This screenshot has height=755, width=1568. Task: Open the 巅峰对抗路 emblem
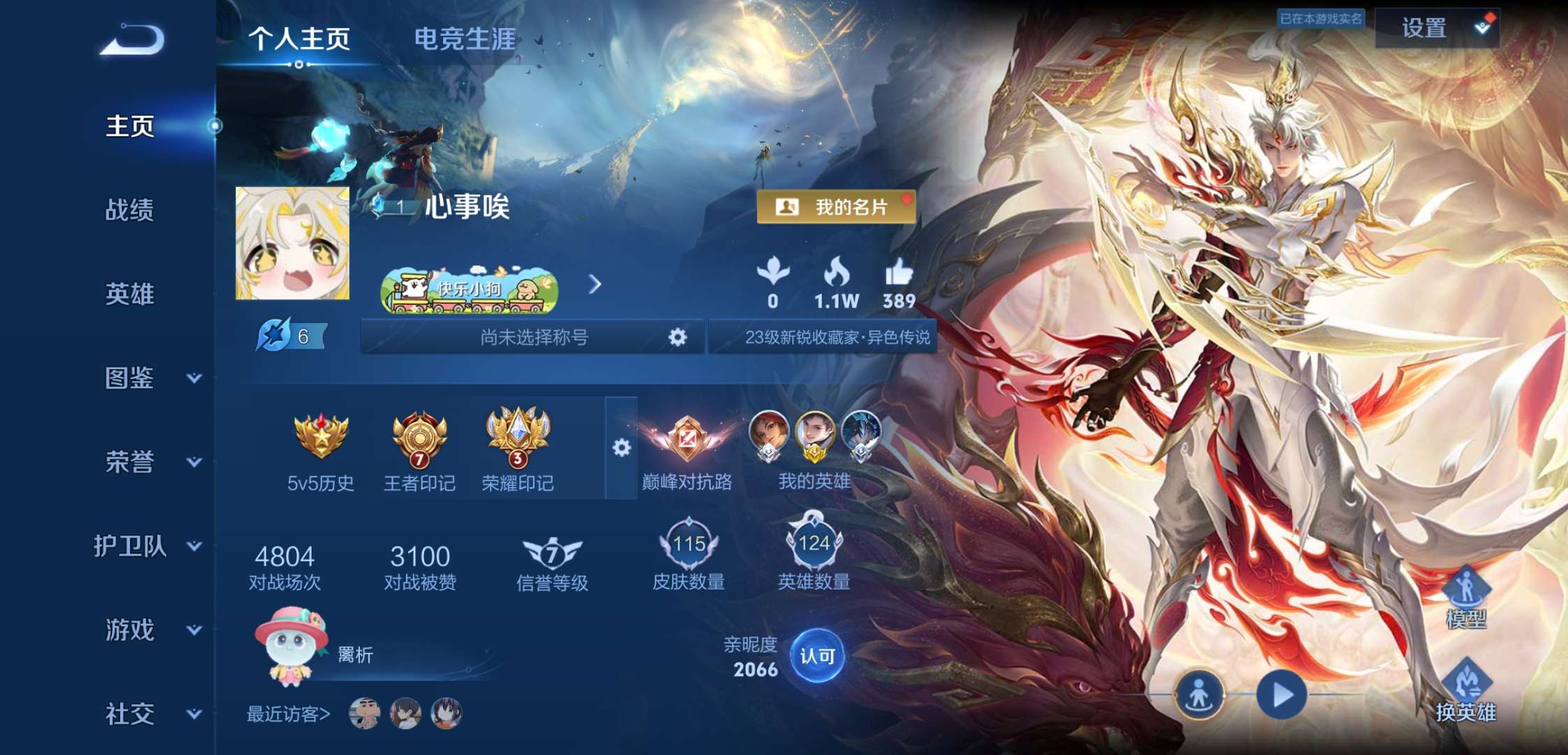687,439
